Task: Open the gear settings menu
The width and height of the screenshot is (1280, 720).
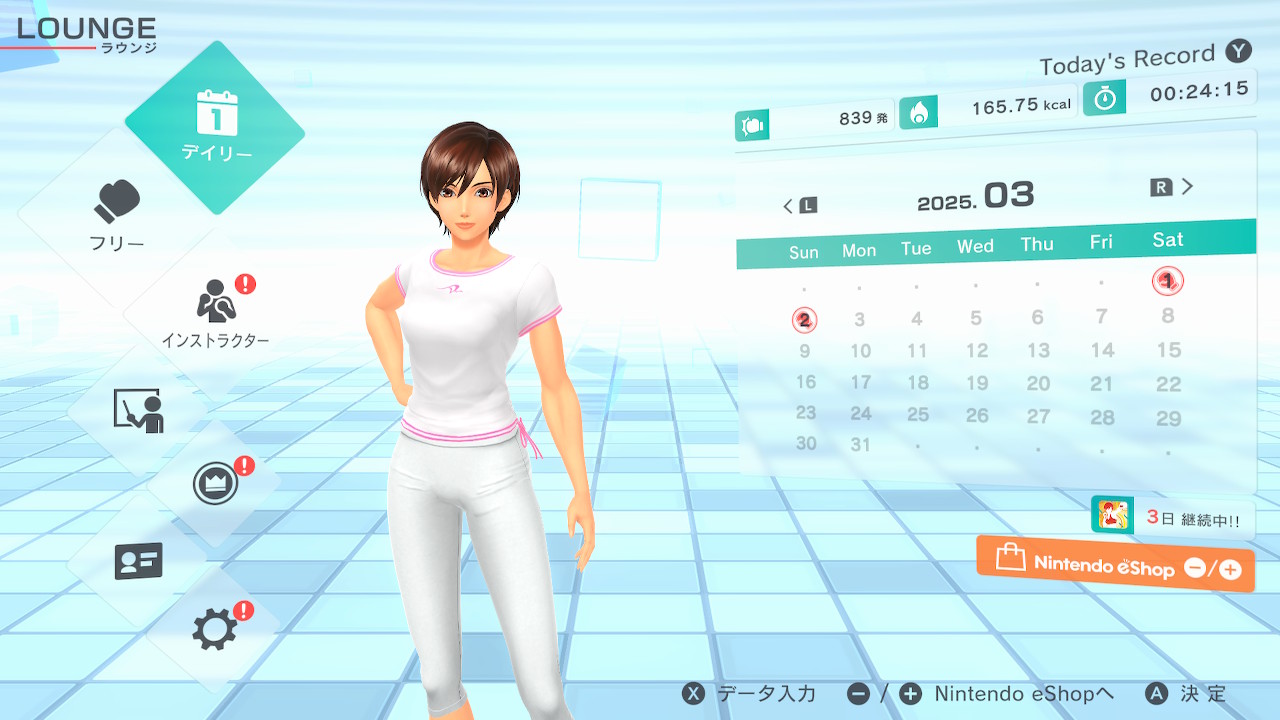Action: coord(215,629)
